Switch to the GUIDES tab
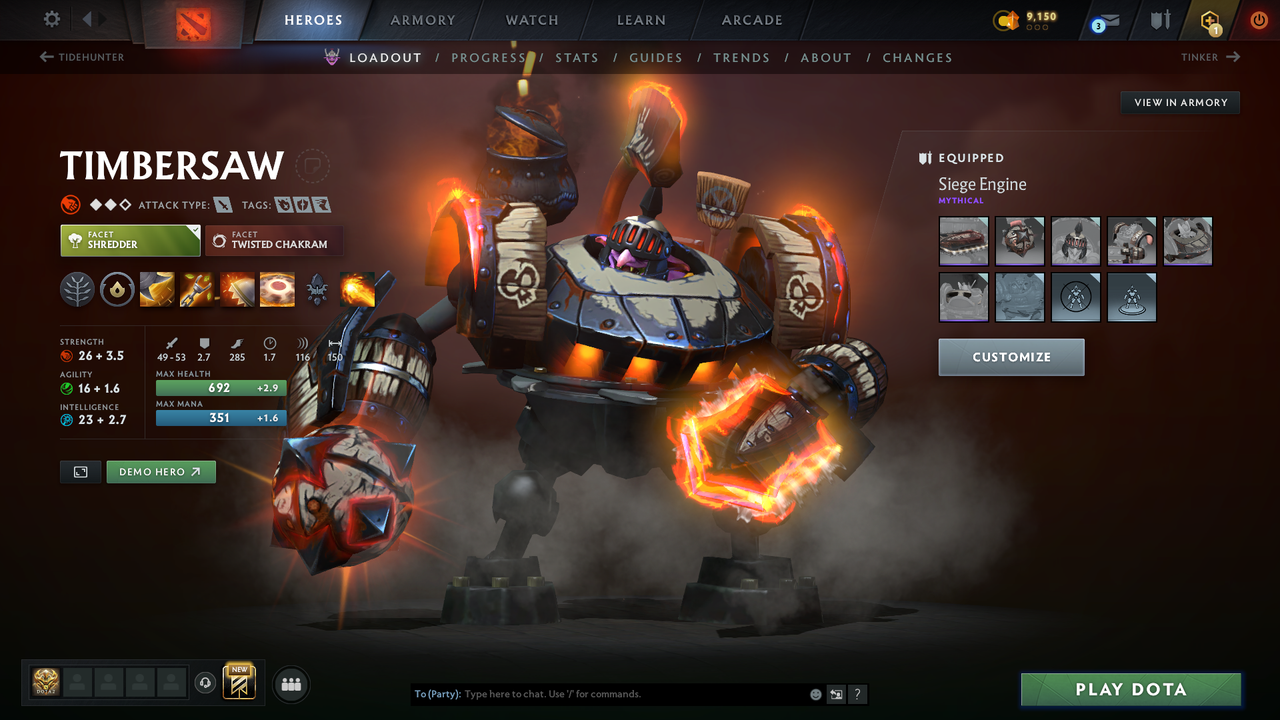 pos(656,57)
